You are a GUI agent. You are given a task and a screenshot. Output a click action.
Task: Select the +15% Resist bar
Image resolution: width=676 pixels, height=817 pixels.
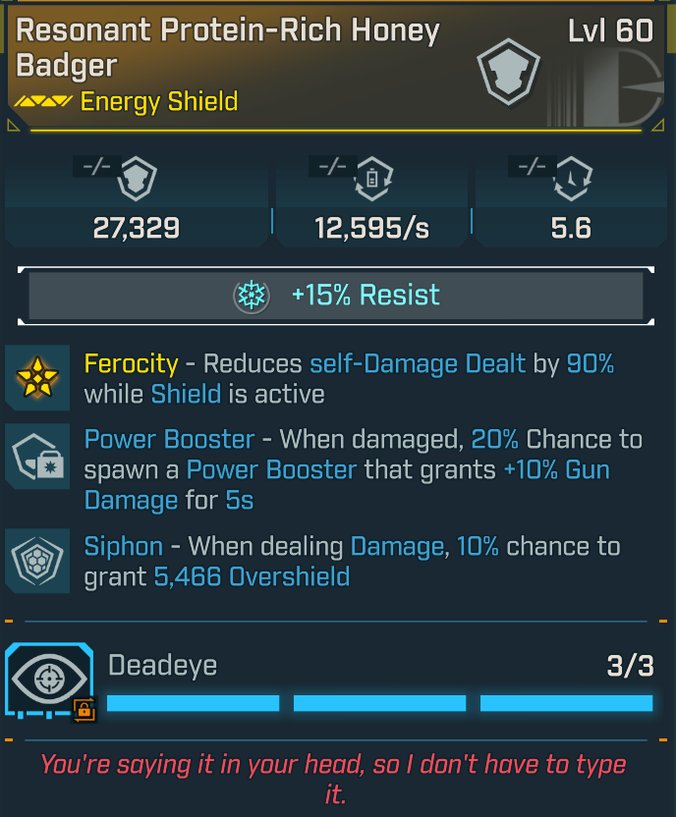coord(336,296)
